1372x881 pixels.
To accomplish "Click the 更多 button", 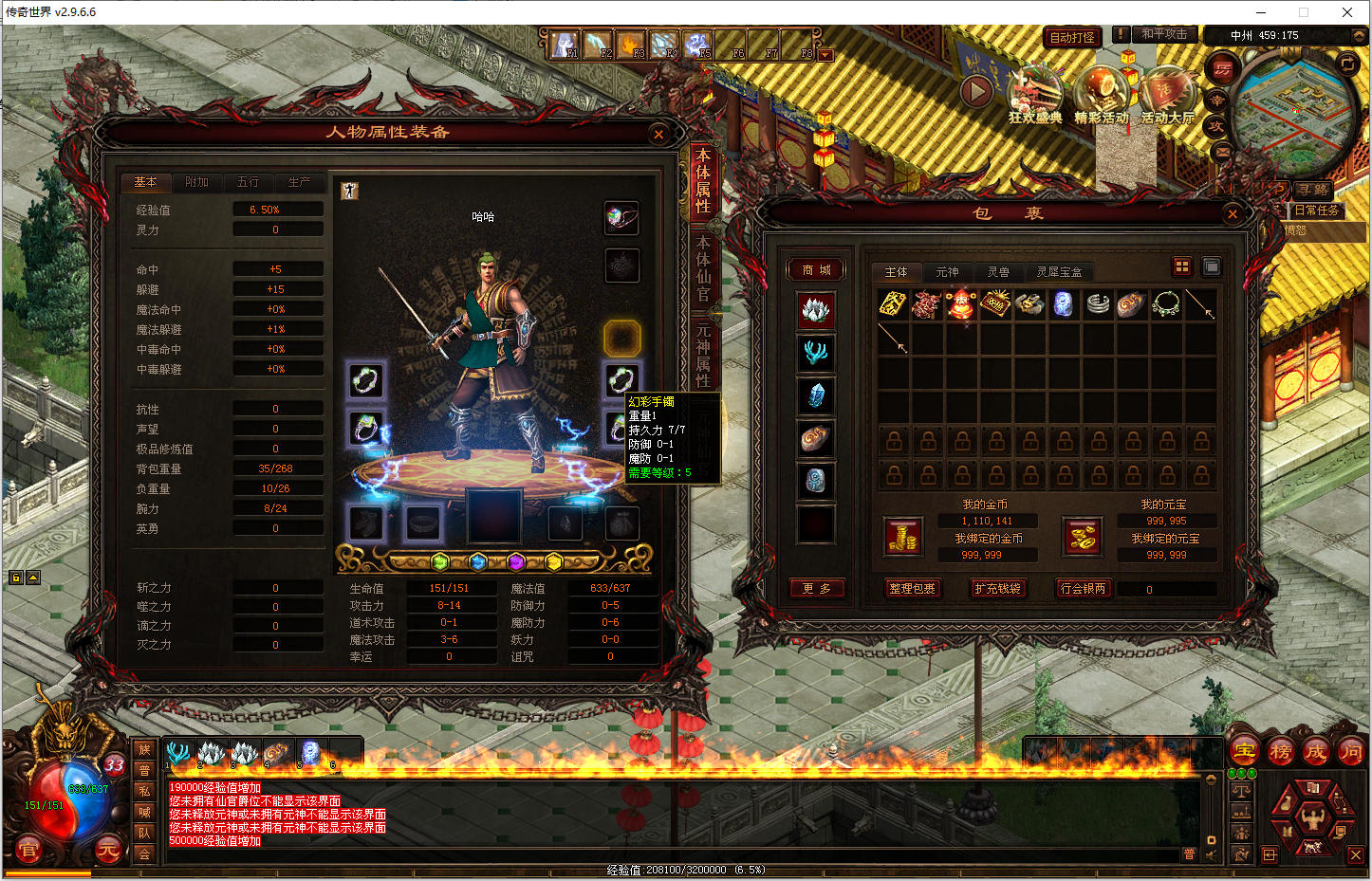I will pos(816,589).
